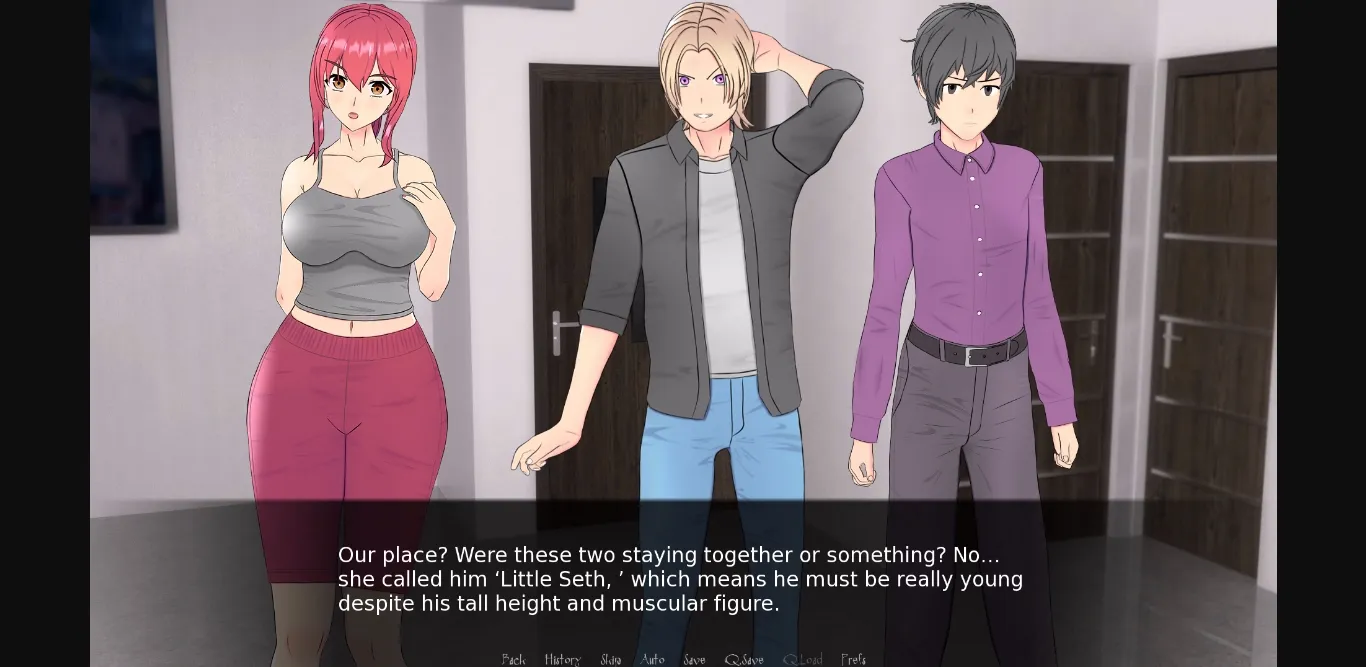Toggle Auto-advance mode

652,659
